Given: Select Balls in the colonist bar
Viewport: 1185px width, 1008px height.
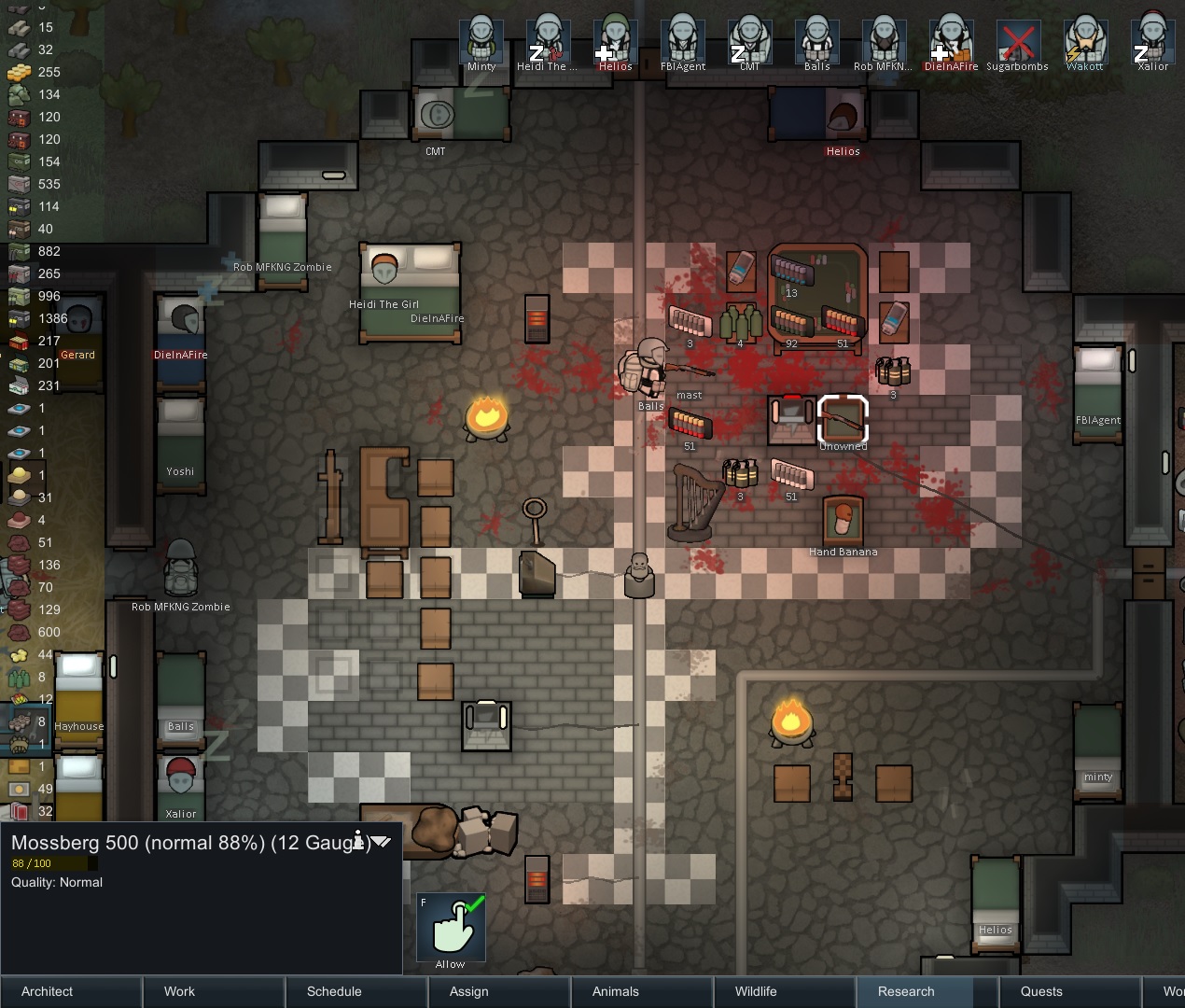Looking at the screenshot, I should click(817, 41).
